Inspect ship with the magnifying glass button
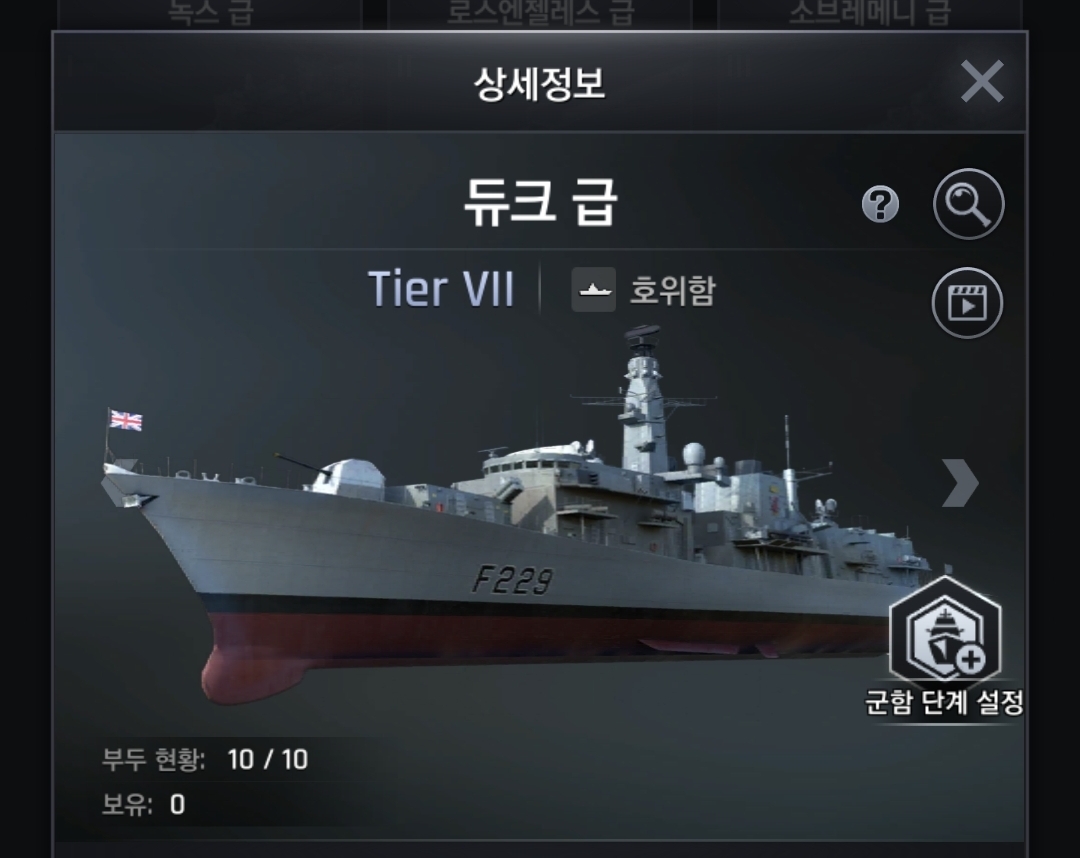 coord(967,204)
